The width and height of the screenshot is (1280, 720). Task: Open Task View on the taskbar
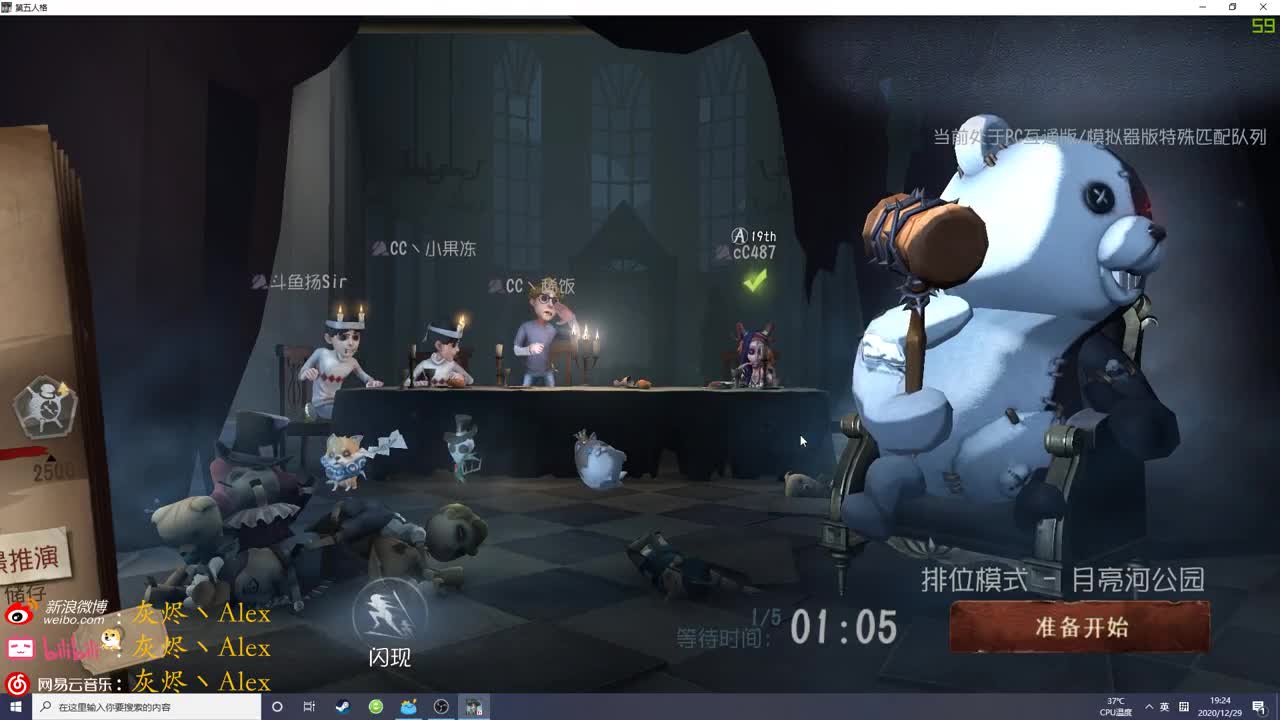point(308,707)
